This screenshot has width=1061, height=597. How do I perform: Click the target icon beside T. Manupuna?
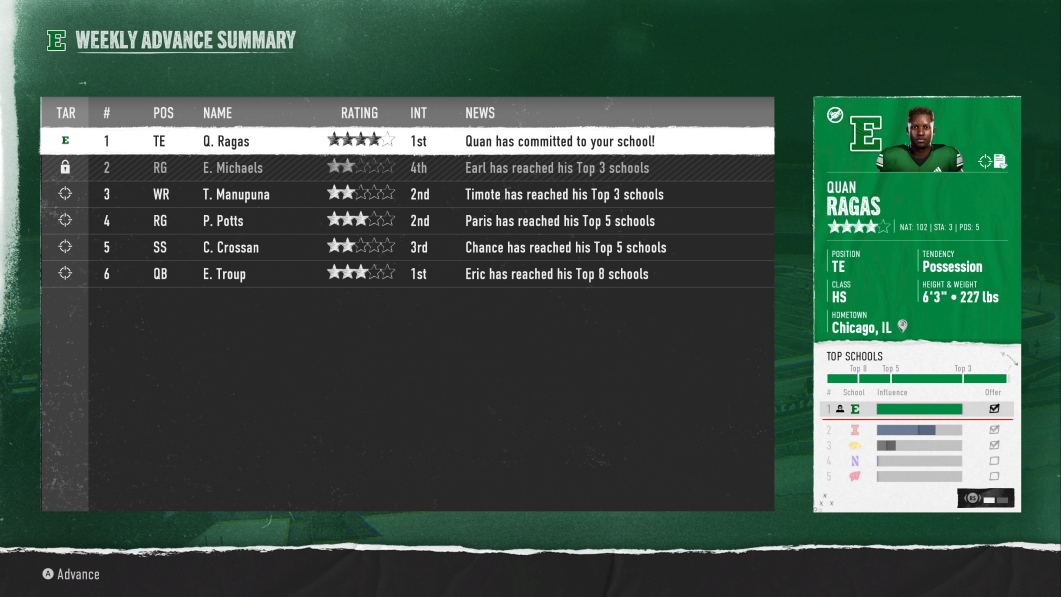tap(65, 194)
